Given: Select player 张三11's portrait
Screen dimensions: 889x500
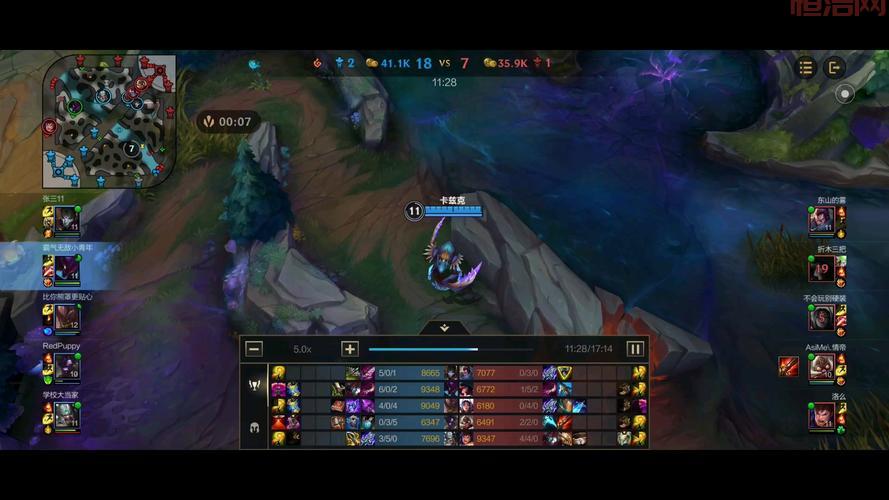Looking at the screenshot, I should [66, 220].
